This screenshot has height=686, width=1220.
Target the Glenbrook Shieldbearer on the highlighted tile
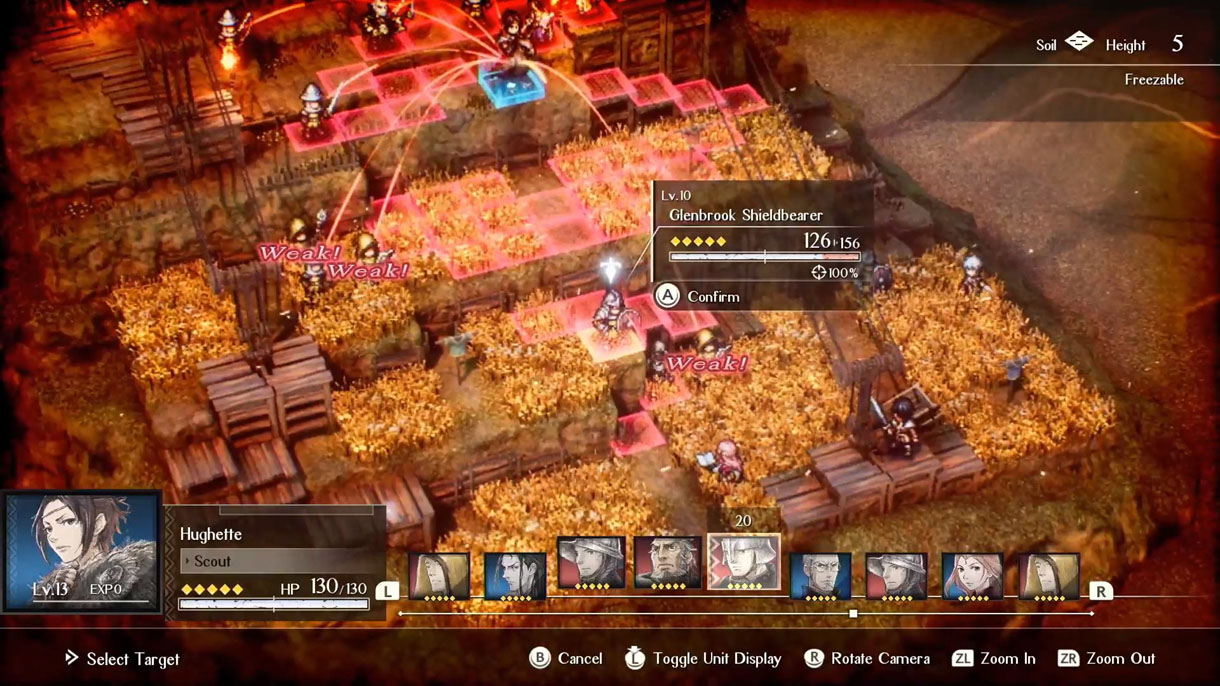pyautogui.click(x=610, y=318)
